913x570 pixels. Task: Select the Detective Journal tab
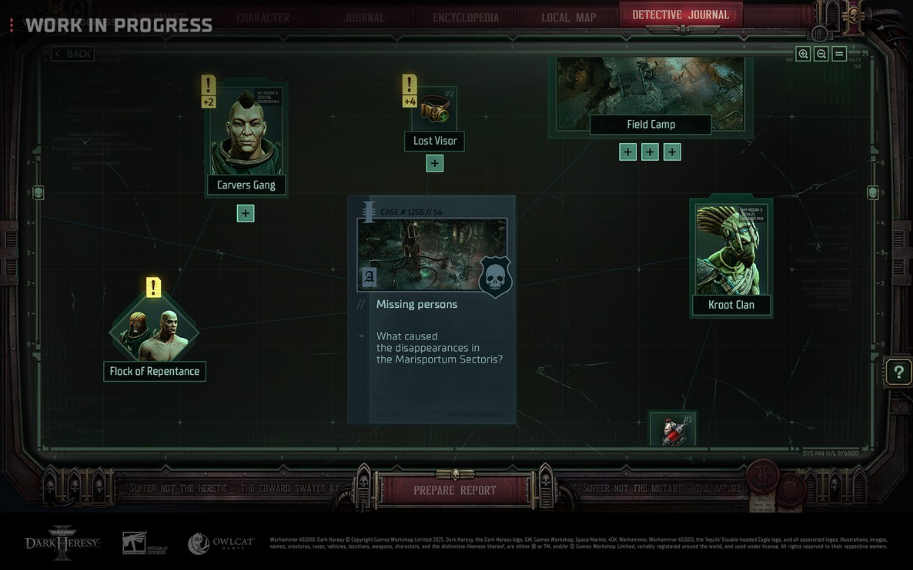[680, 15]
